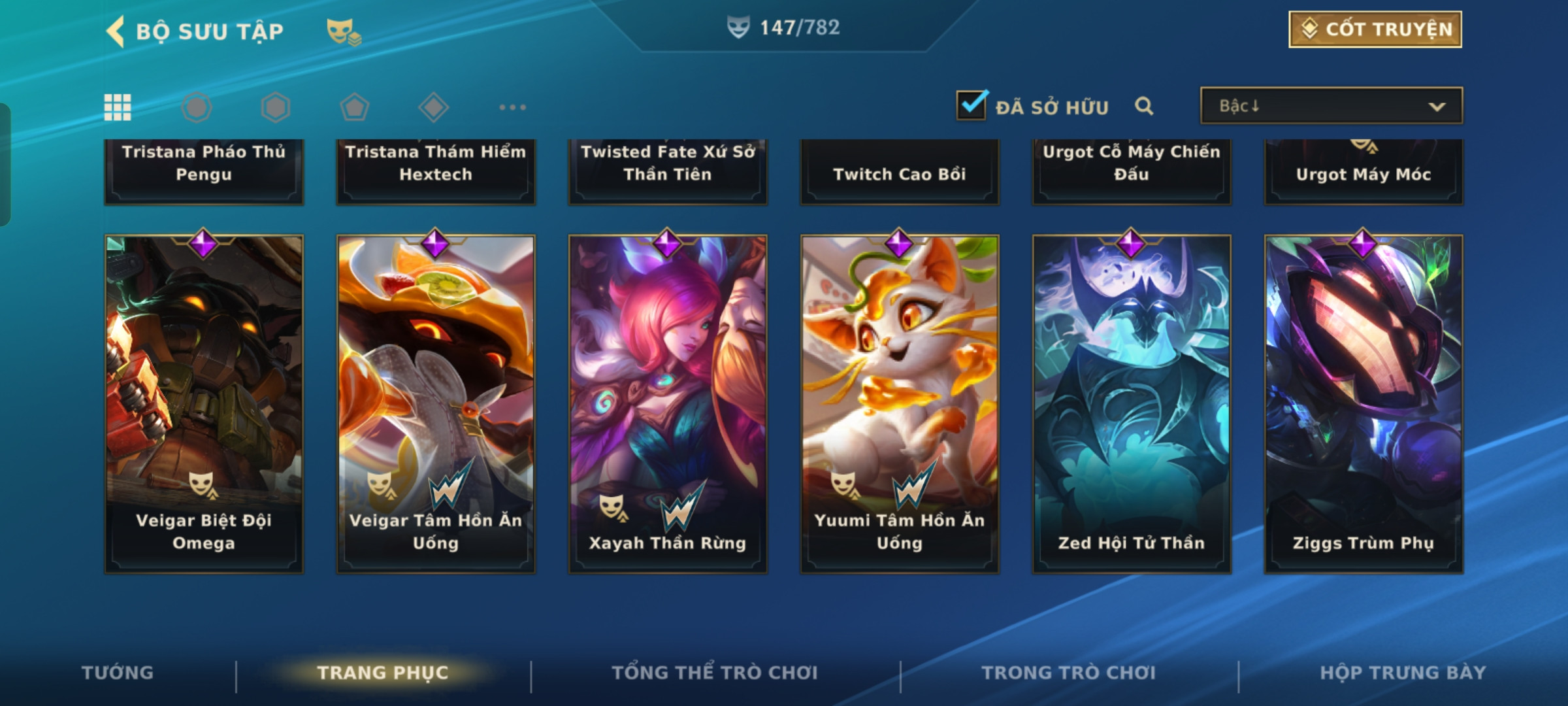Expand the Bậc sort dropdown

[x=1331, y=106]
